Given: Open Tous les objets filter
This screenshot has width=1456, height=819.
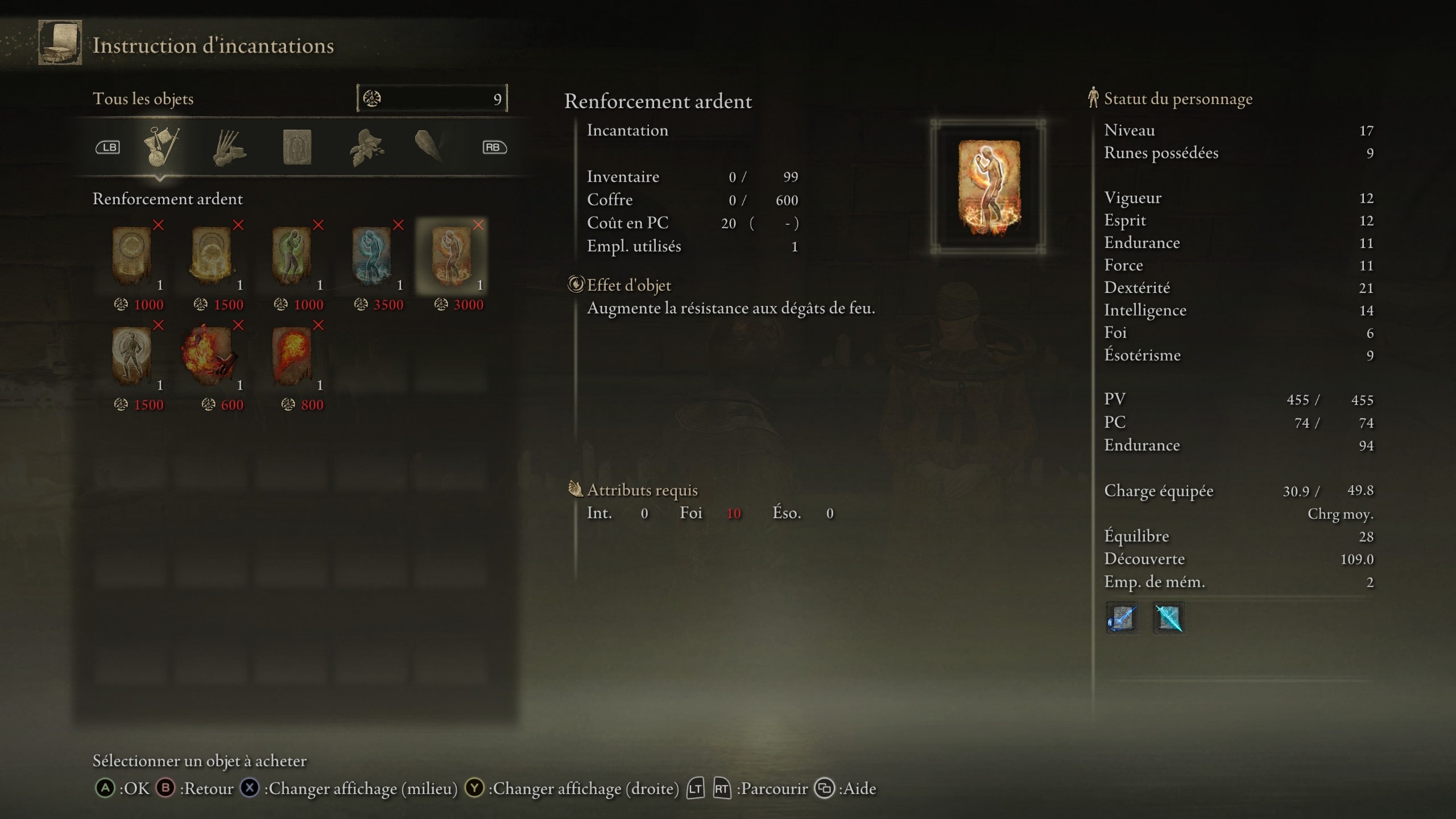Looking at the screenshot, I should pyautogui.click(x=144, y=98).
